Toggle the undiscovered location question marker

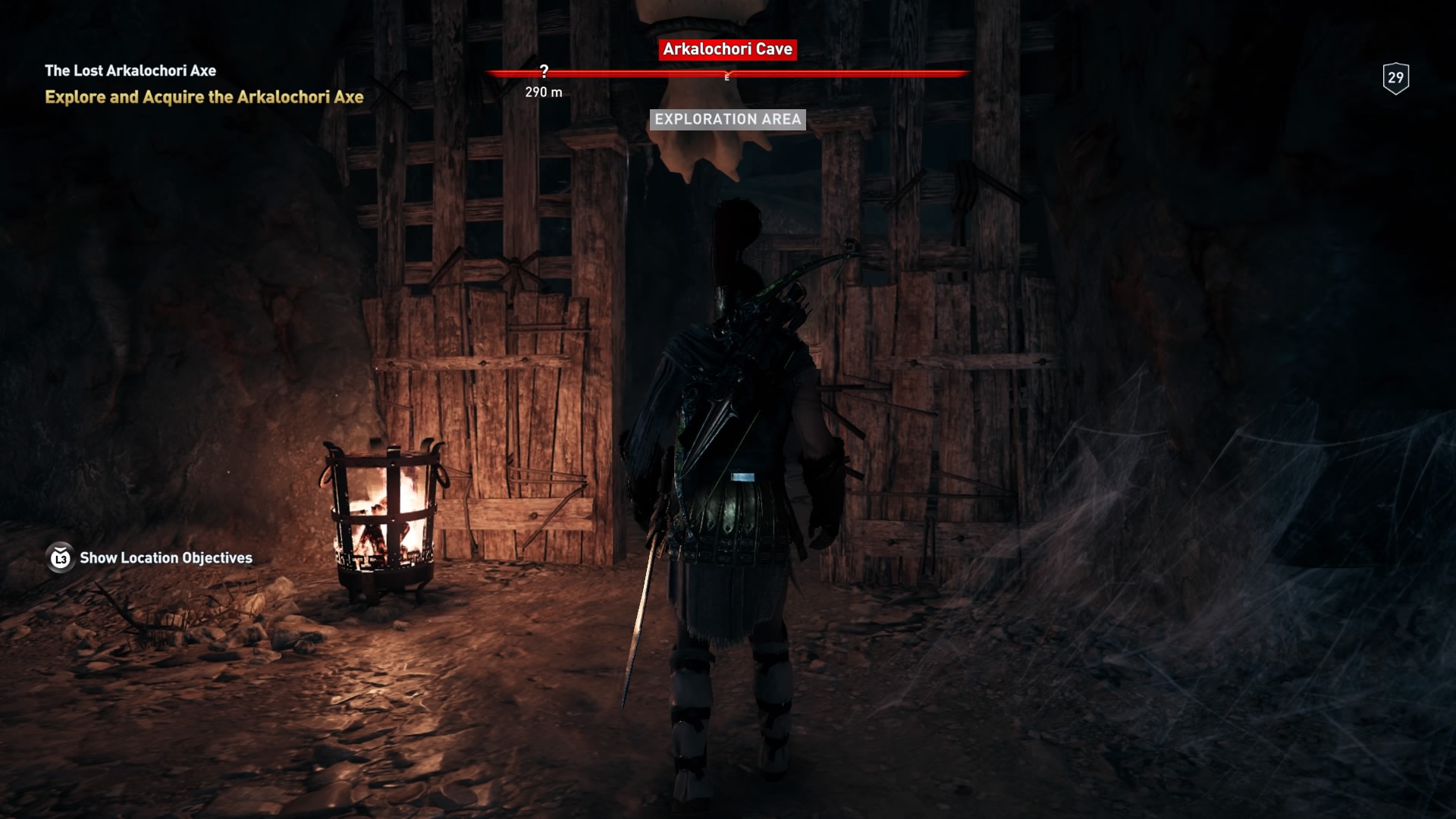pos(544,71)
